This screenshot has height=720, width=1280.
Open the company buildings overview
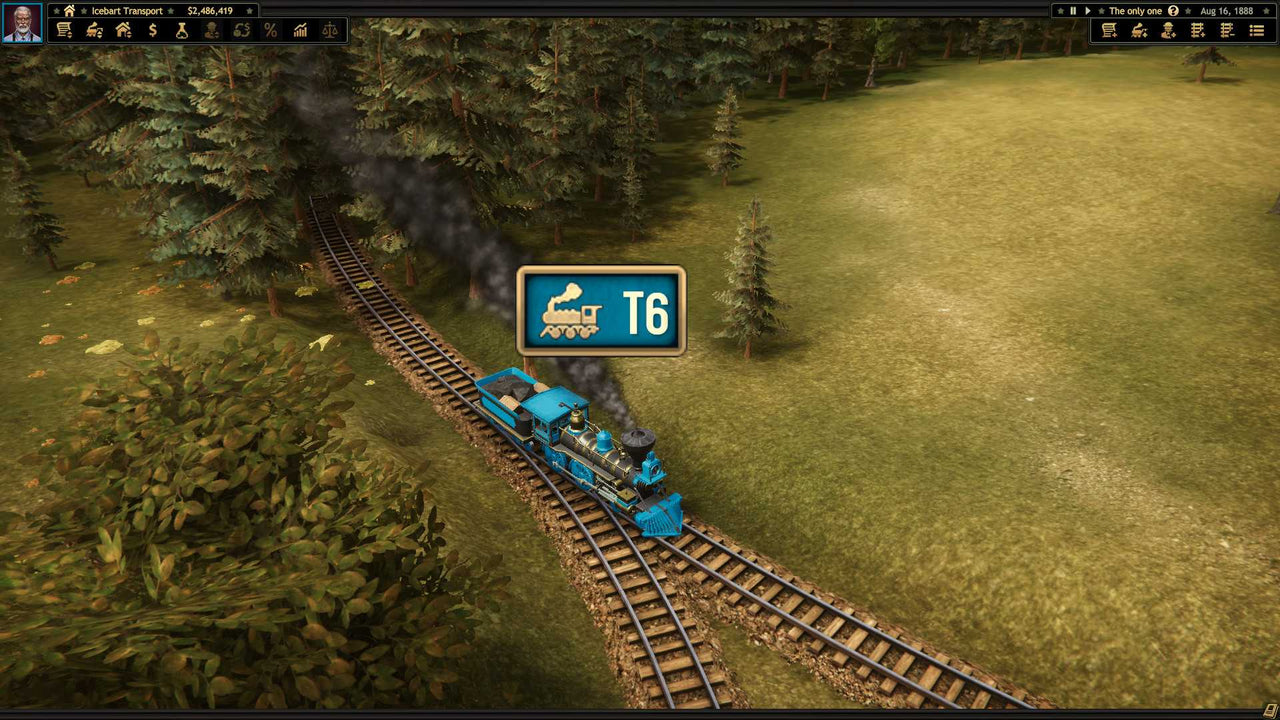point(122,30)
